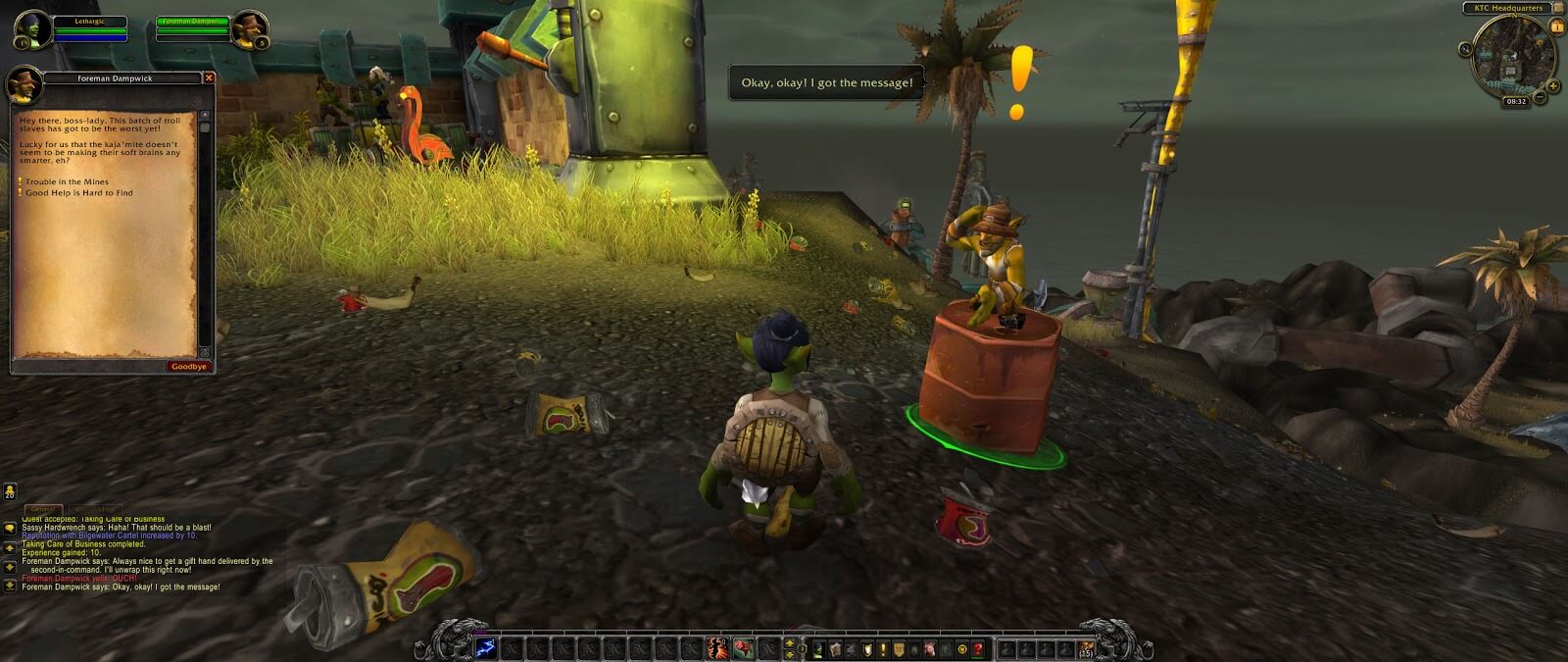Switch to the General chat tab
This screenshot has height=662, width=1568.
click(x=42, y=509)
